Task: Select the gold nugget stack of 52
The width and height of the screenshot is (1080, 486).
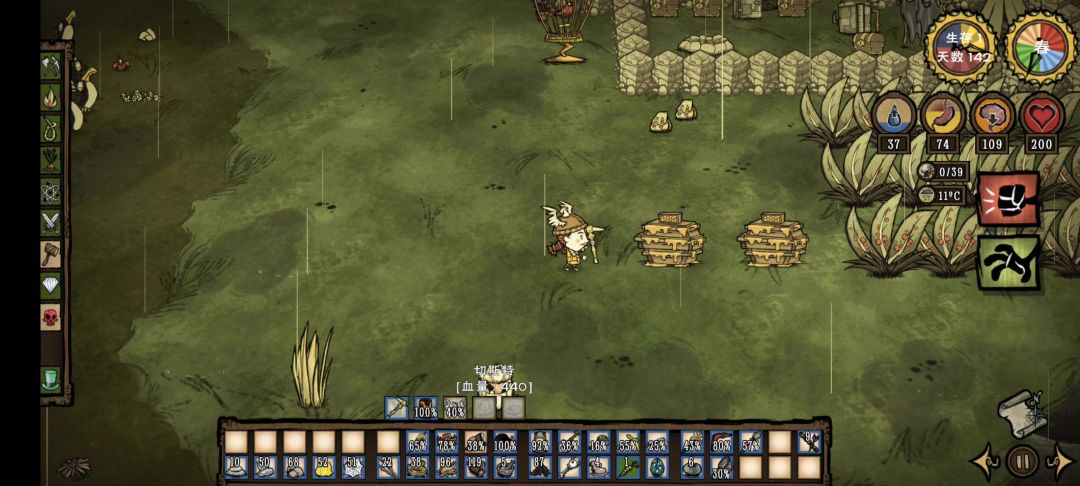Action: [x=324, y=467]
